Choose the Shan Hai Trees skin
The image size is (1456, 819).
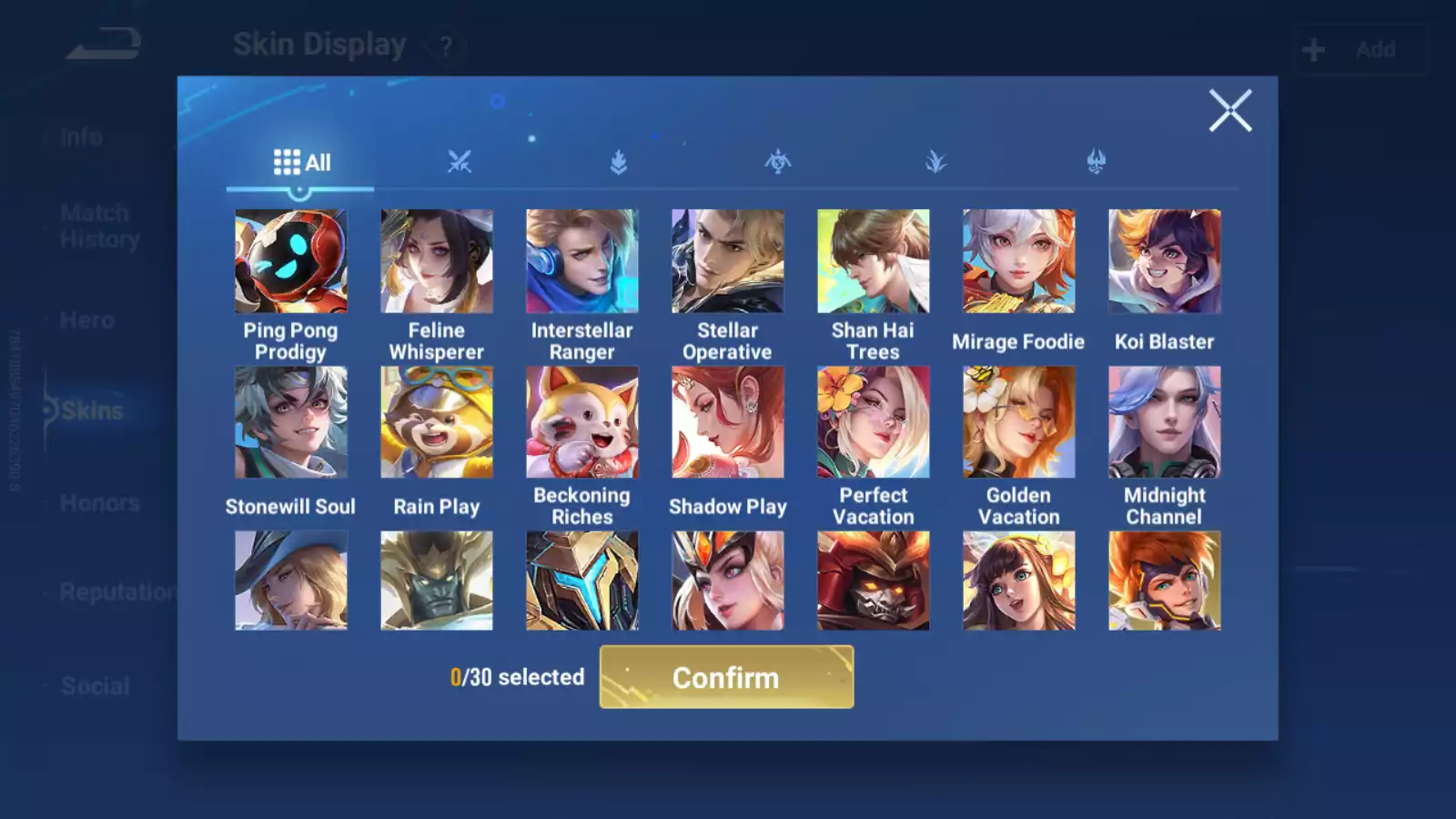(x=873, y=262)
